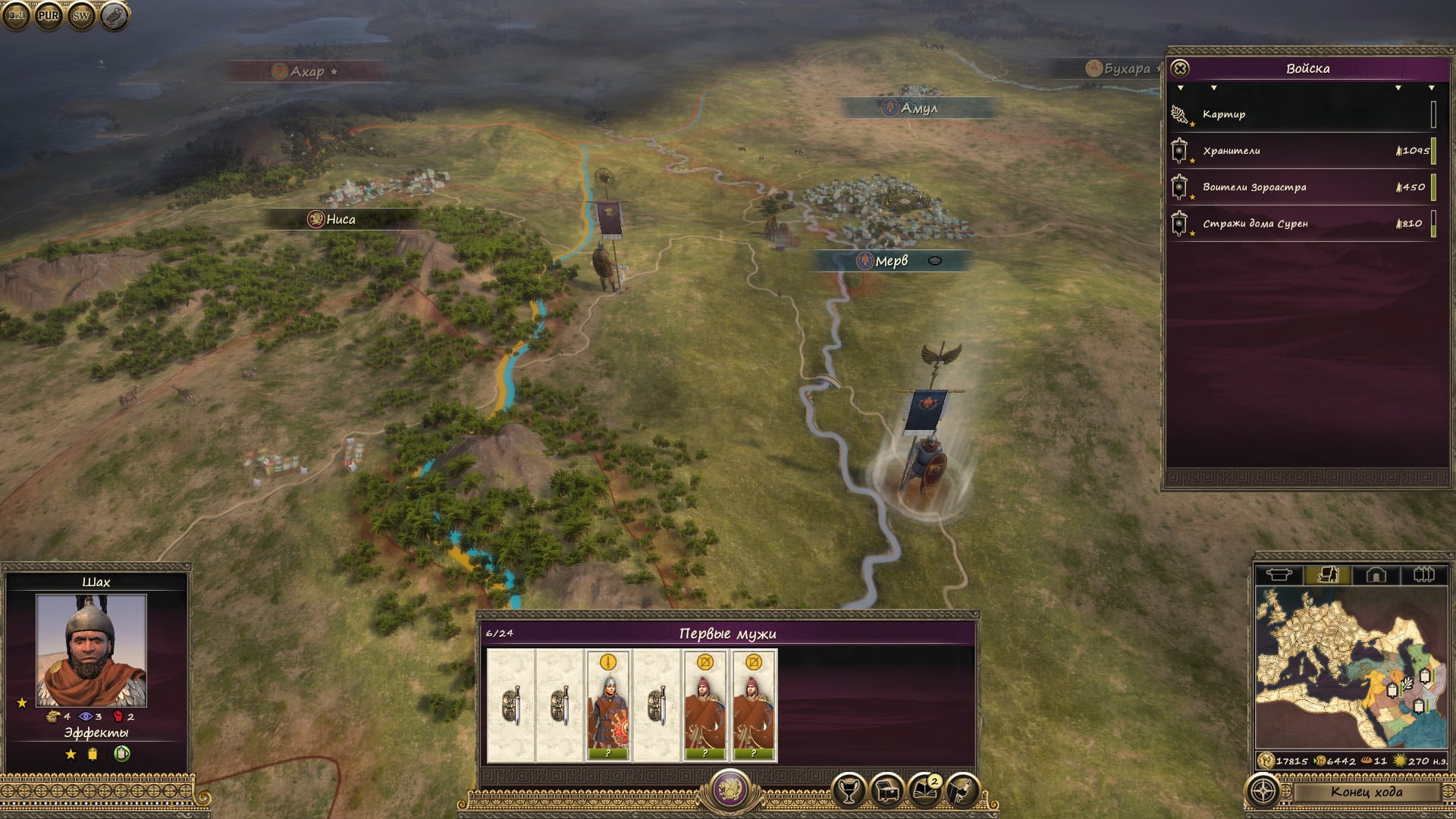Click the compass button beside Конец хода
The image size is (1456, 819).
(x=1263, y=791)
